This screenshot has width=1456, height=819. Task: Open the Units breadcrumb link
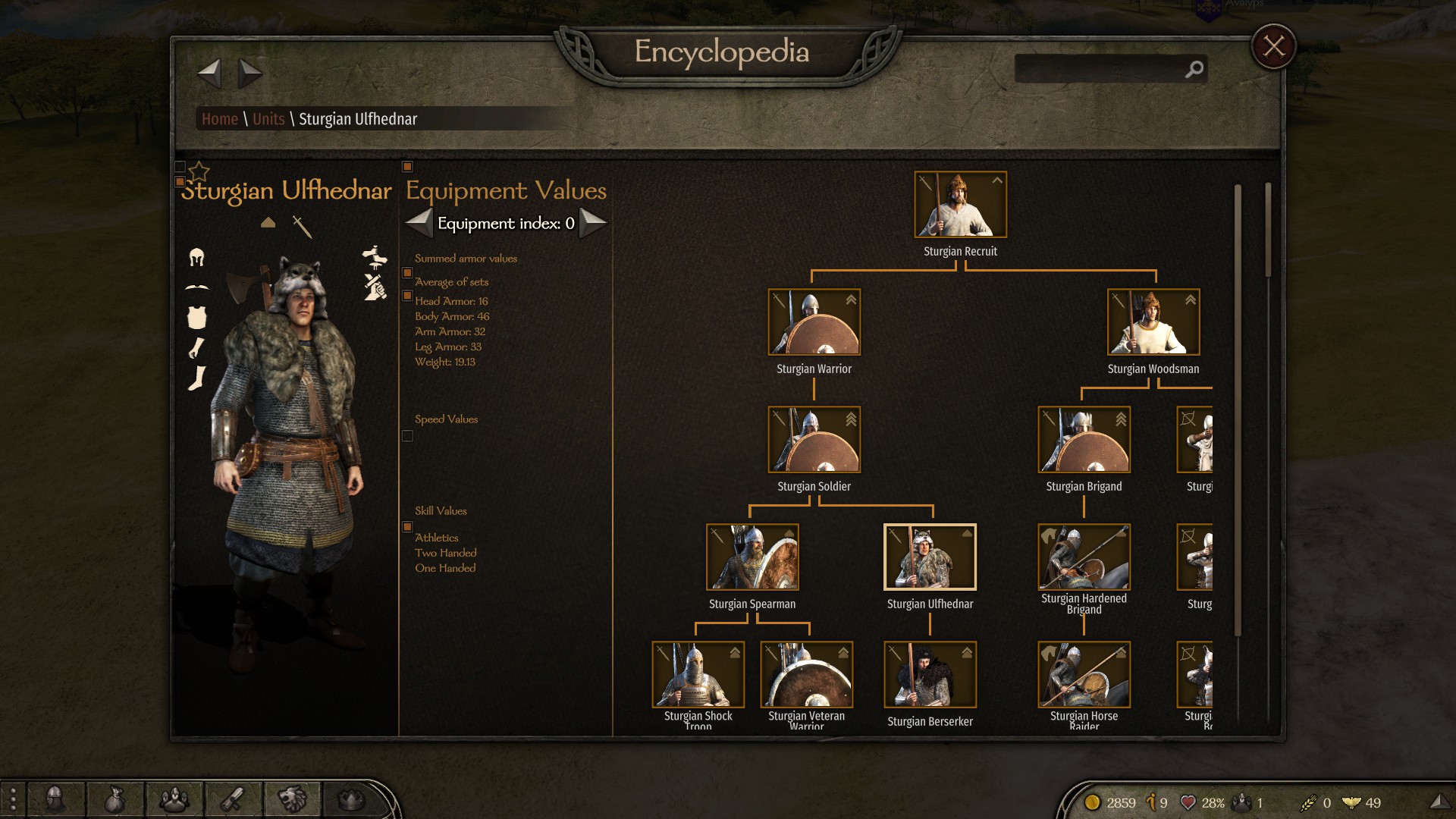click(268, 119)
